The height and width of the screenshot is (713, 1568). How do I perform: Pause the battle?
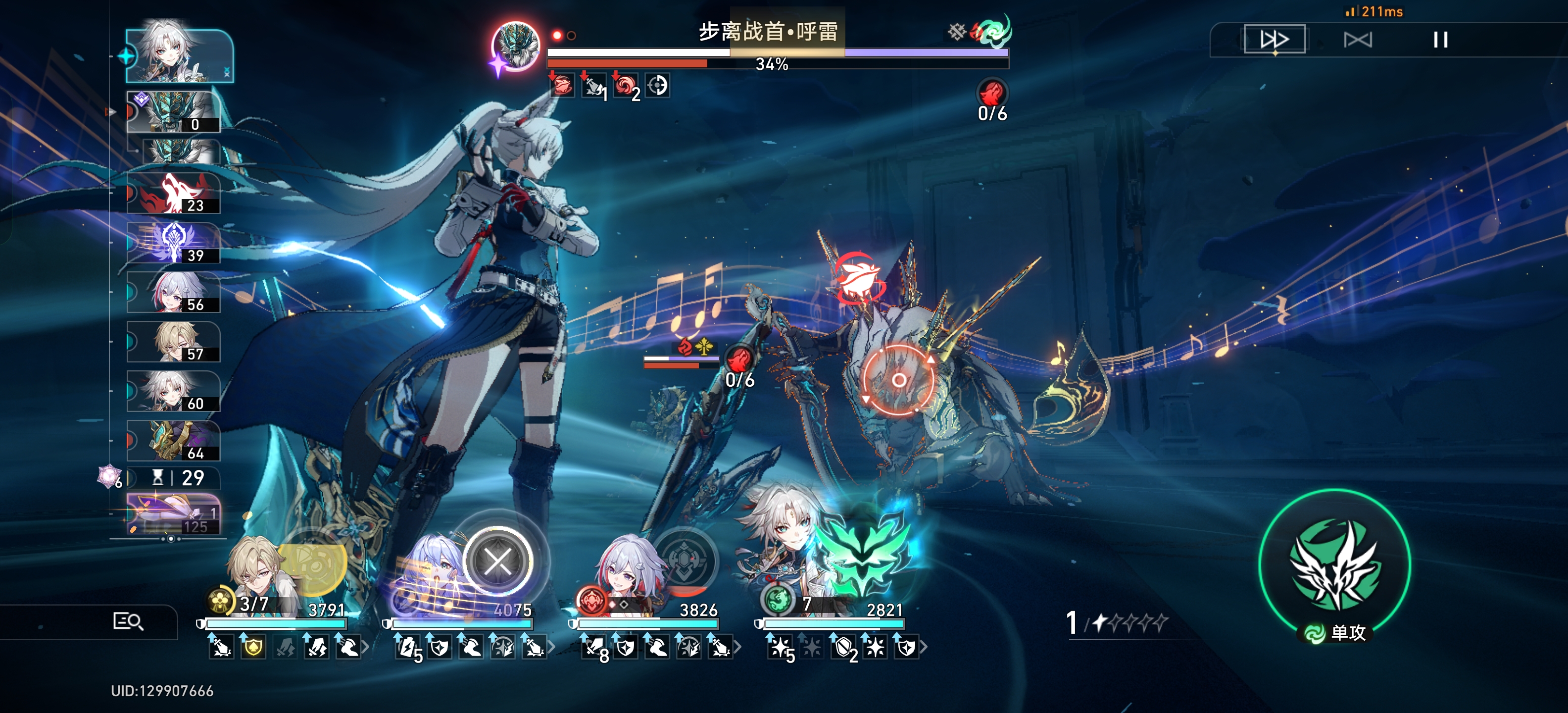click(x=1440, y=40)
